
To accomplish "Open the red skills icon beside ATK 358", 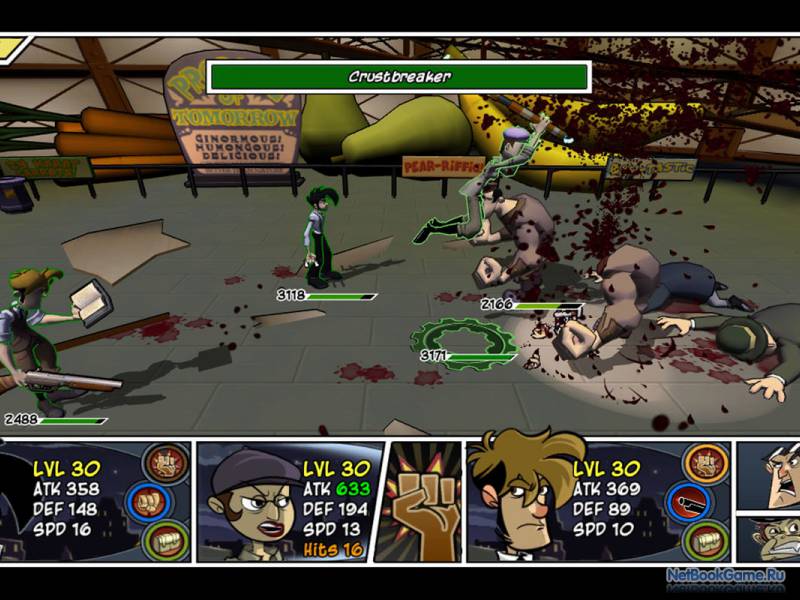I will [x=166, y=463].
